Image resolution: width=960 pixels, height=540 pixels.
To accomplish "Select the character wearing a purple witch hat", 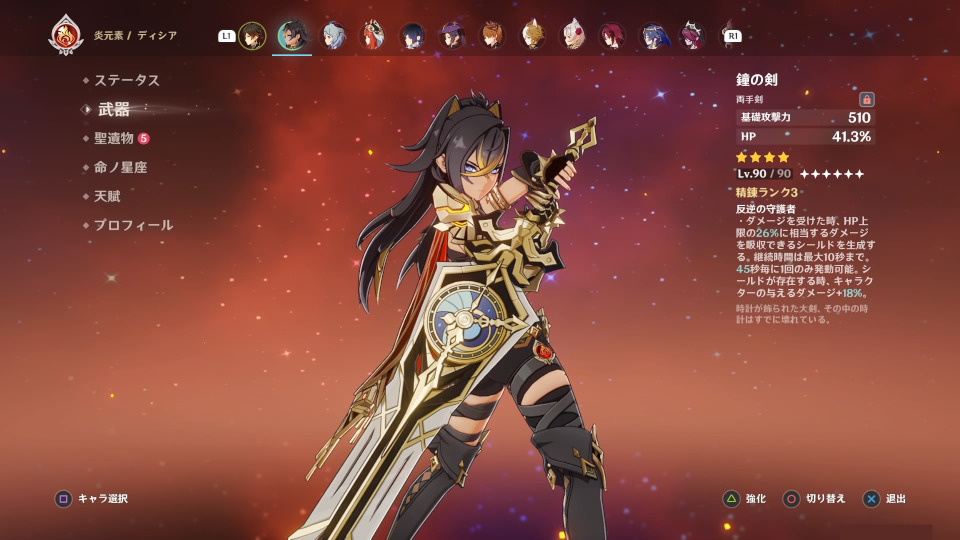I will click(451, 36).
